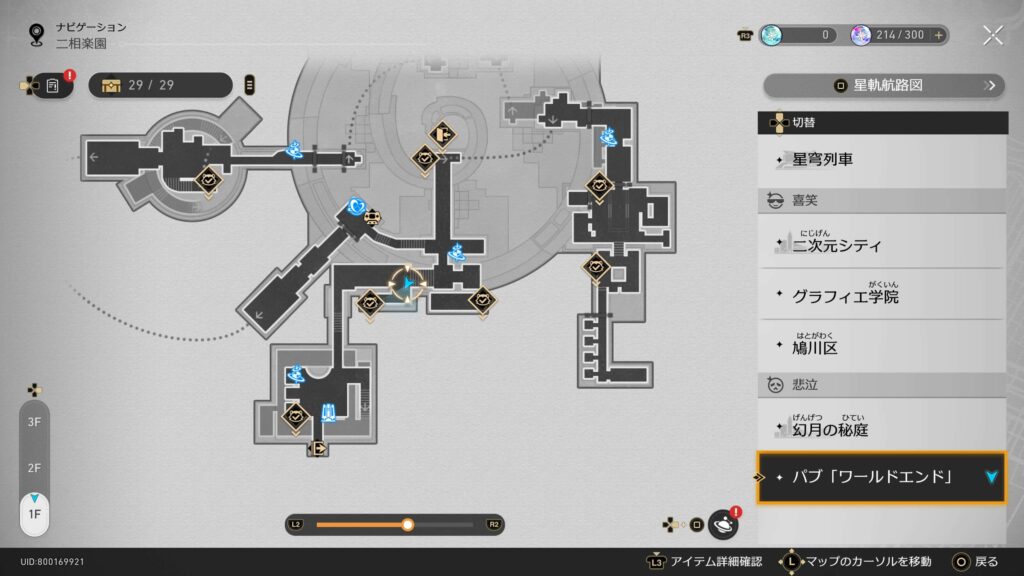
Task: Select the 1F floor level
Action: pos(34,513)
